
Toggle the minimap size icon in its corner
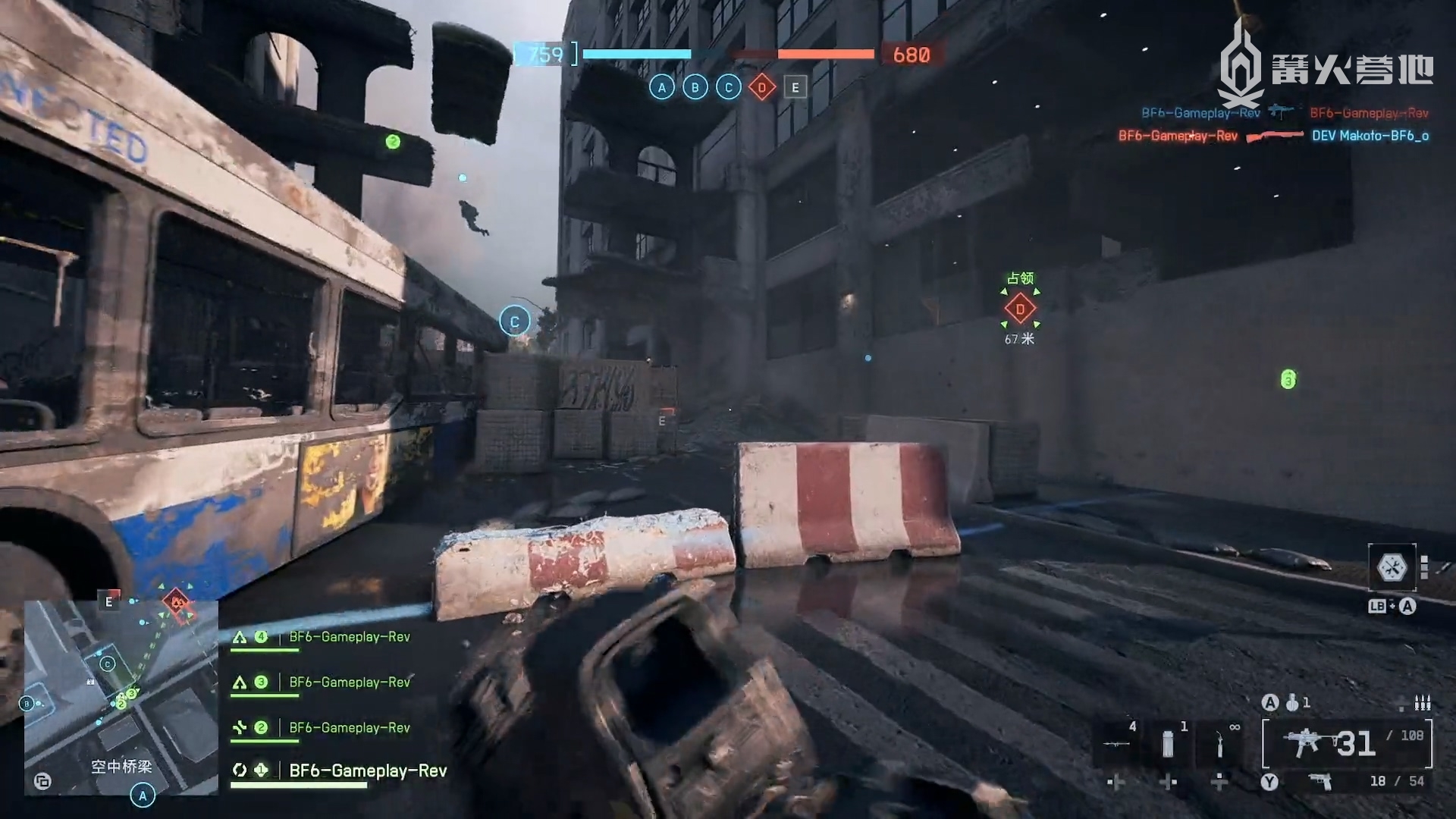[42, 781]
